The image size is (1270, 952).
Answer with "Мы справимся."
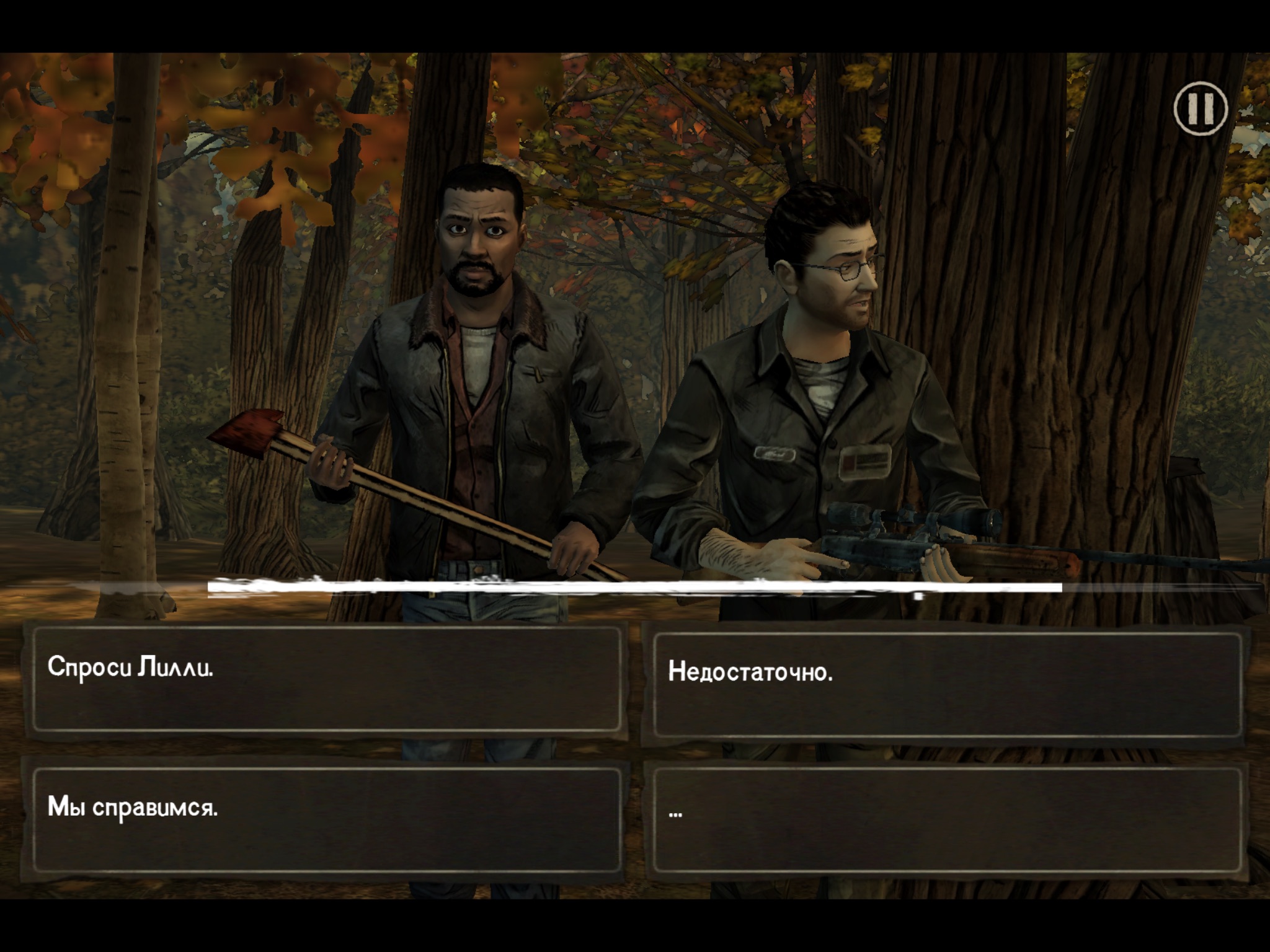[326, 819]
